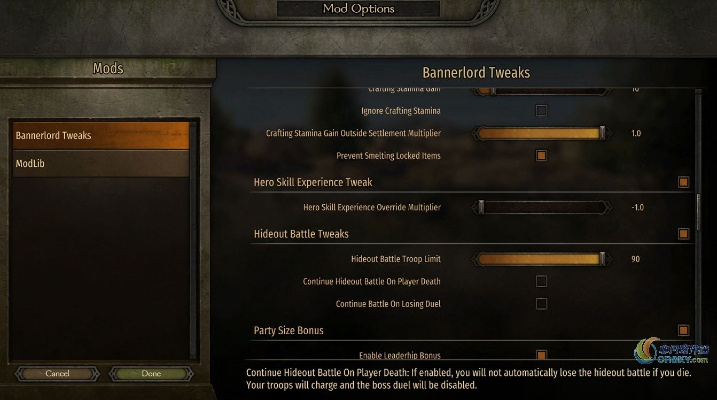The height and width of the screenshot is (400, 717).
Task: Click the Cancel button
Action: (x=56, y=373)
